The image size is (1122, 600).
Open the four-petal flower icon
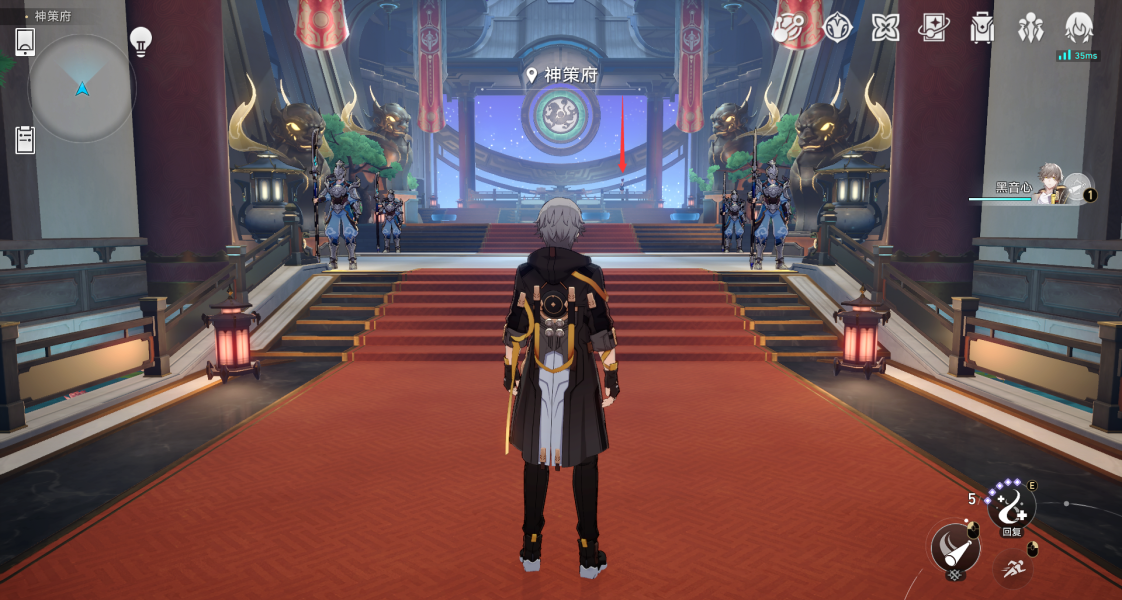point(885,28)
